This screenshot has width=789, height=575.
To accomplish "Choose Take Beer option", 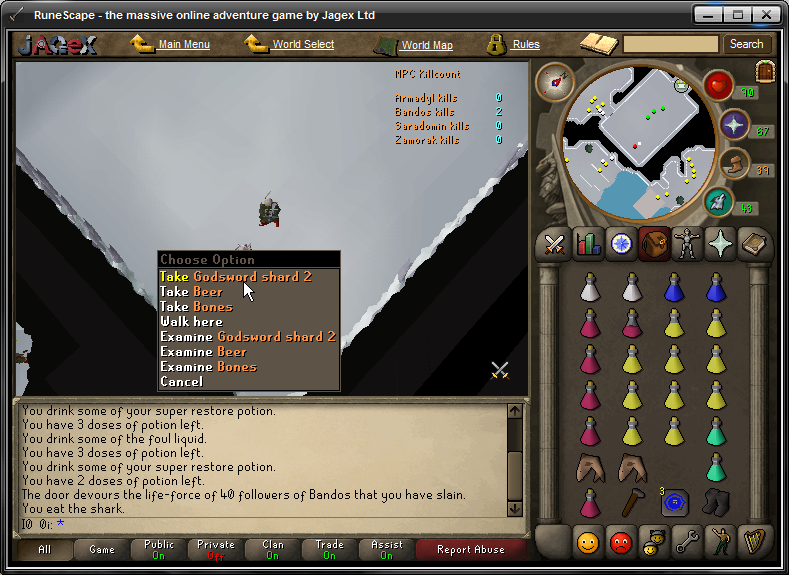I will 192,292.
